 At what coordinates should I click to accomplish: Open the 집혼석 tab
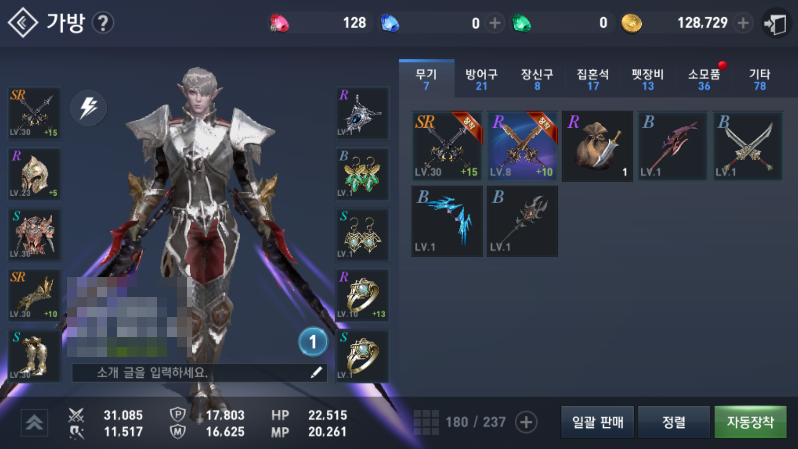pyautogui.click(x=592, y=79)
